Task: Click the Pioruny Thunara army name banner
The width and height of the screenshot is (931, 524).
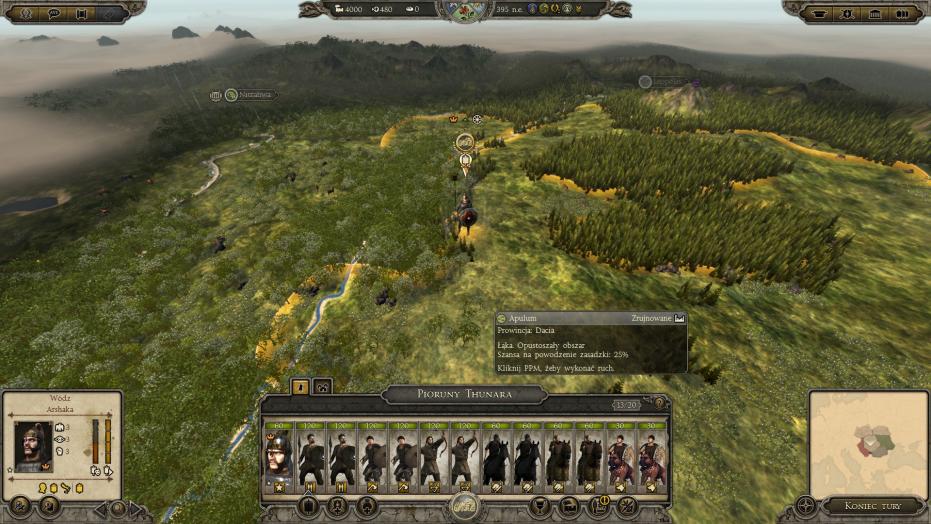Action: coord(464,394)
